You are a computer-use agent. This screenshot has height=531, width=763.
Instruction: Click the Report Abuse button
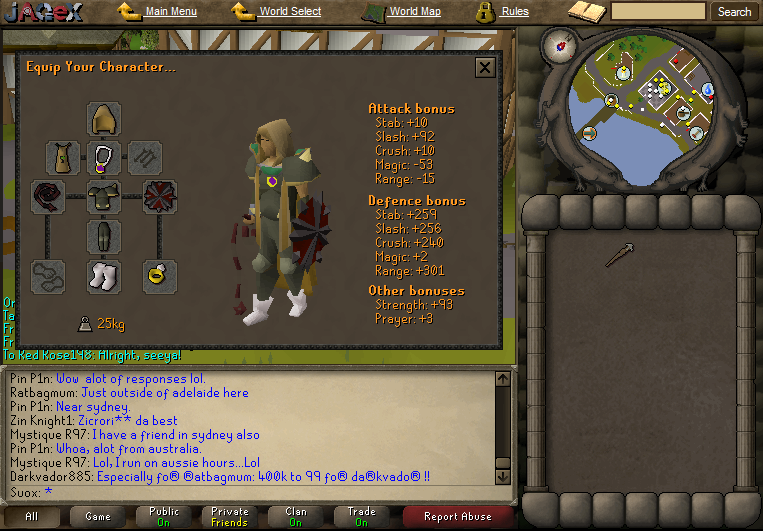coord(457,517)
